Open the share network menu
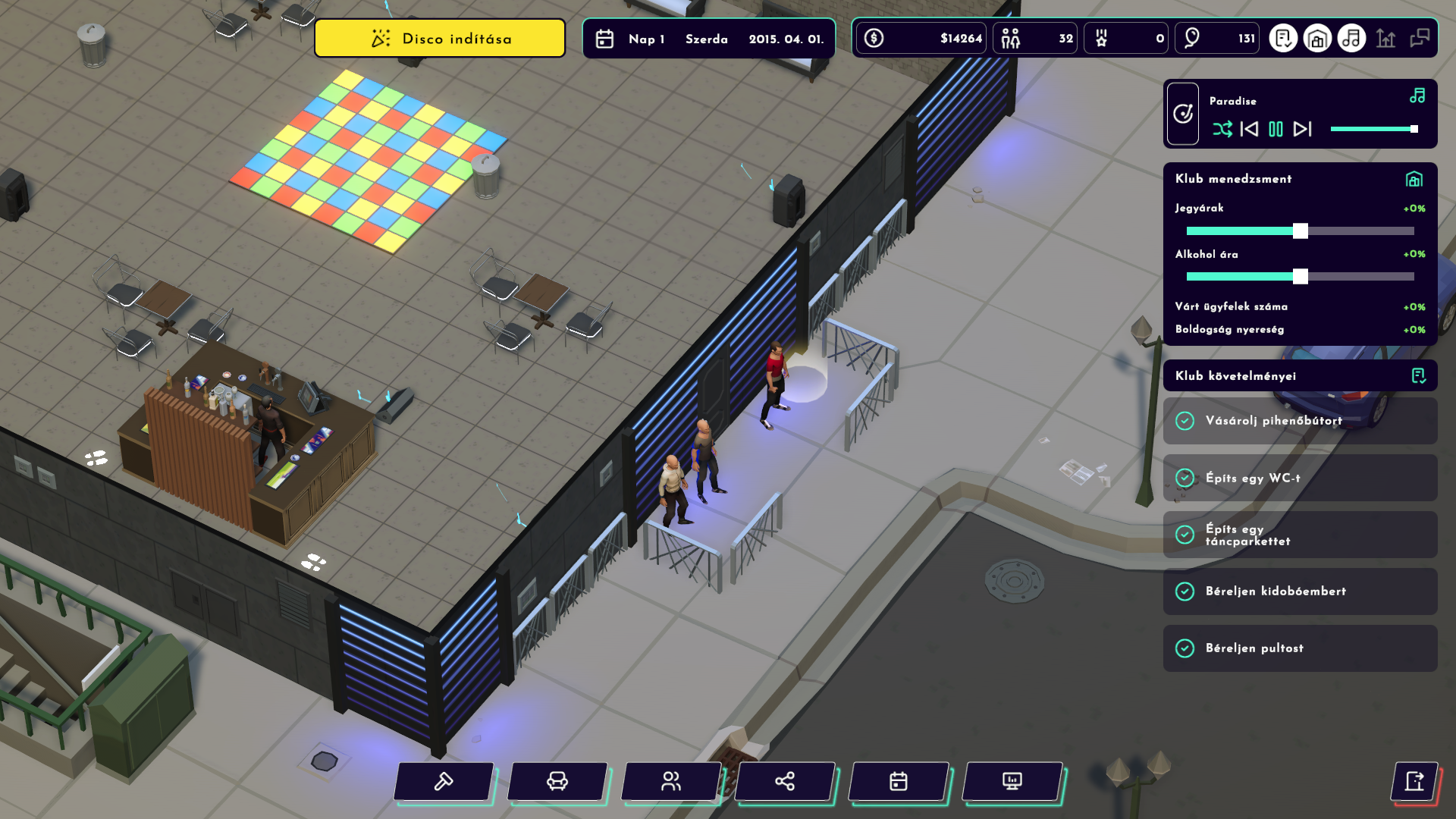Viewport: 1456px width, 819px height. (785, 781)
